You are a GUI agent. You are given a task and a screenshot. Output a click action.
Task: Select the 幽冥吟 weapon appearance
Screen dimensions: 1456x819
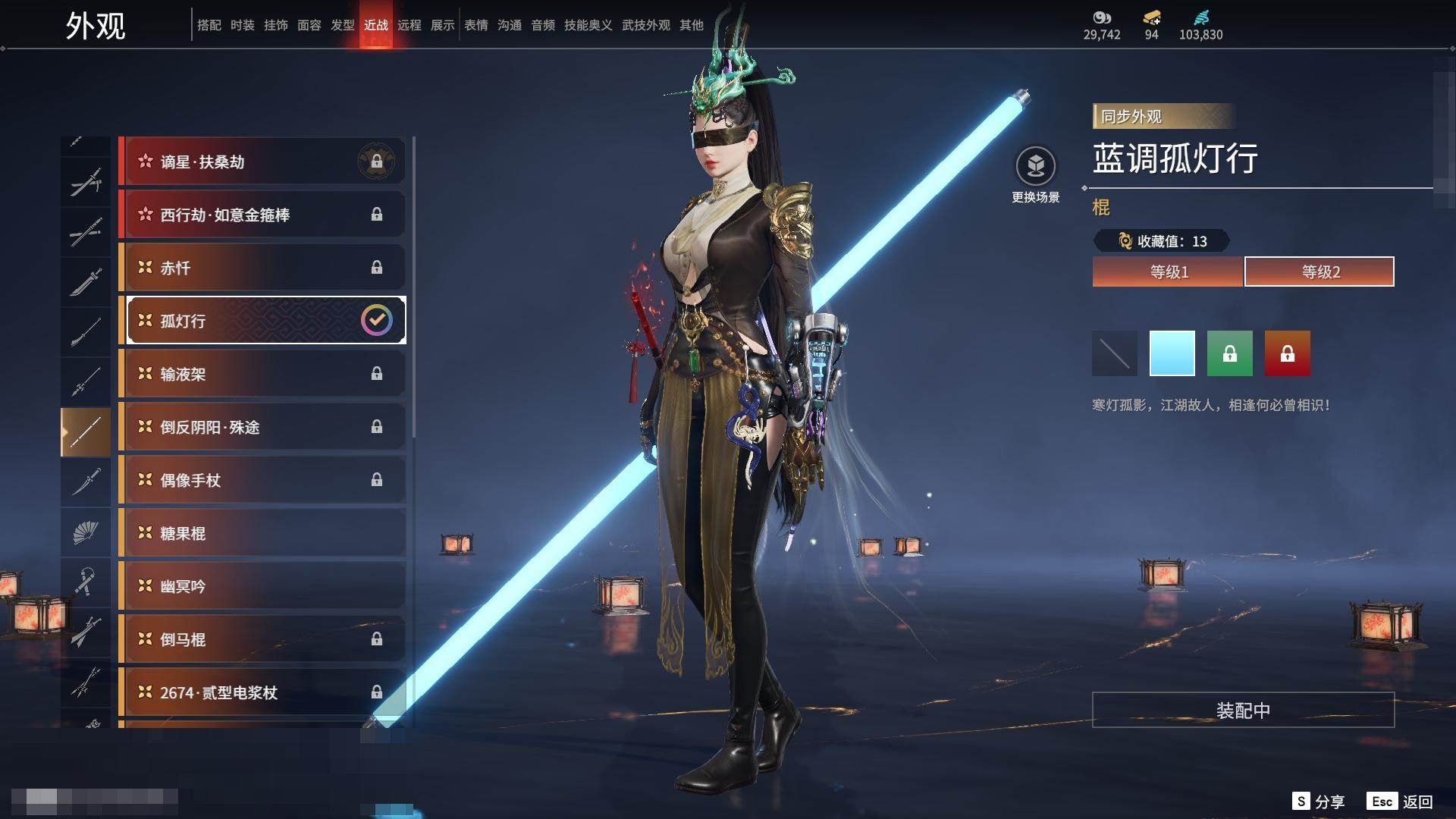click(x=262, y=586)
